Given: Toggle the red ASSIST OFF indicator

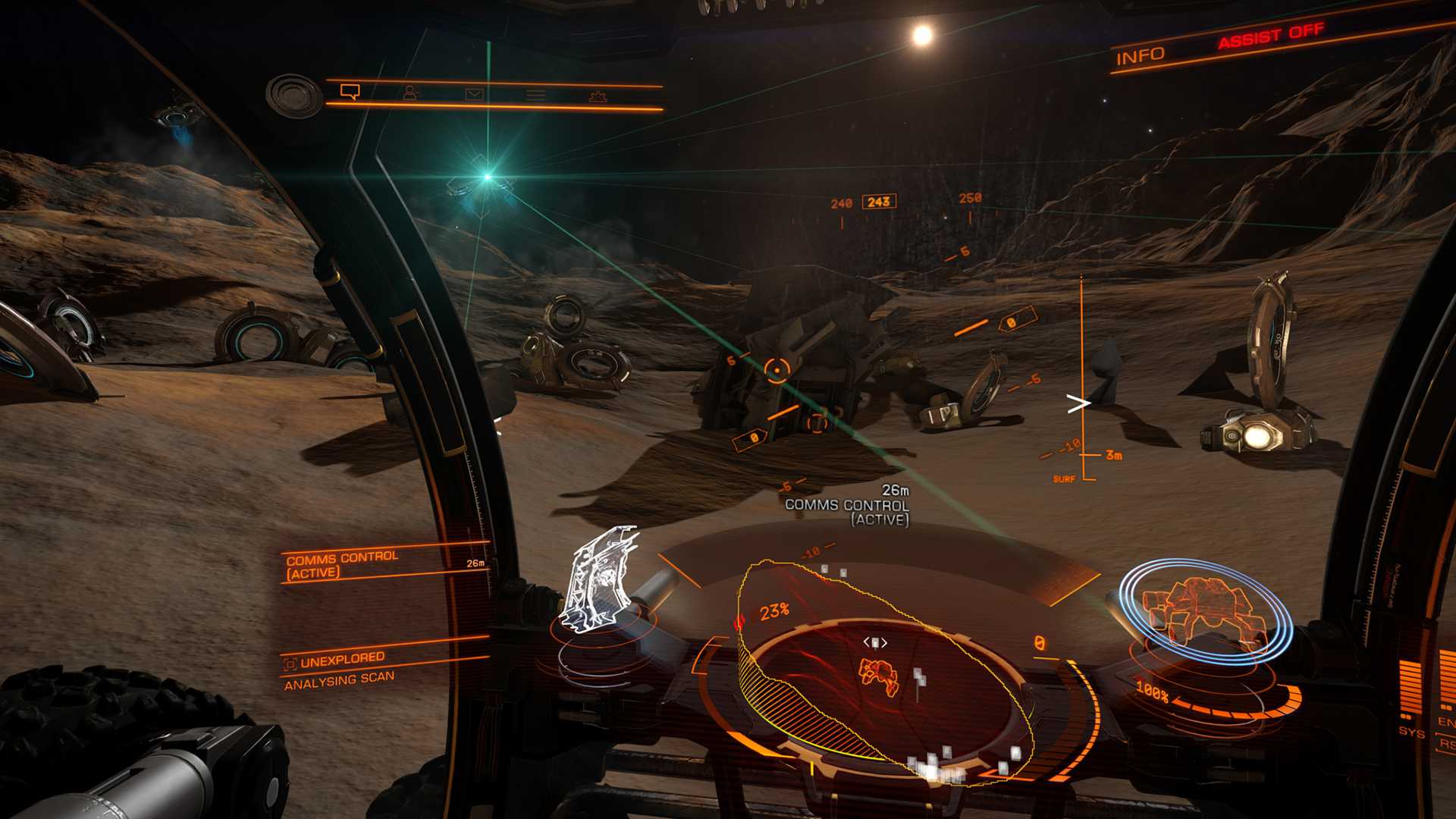Looking at the screenshot, I should [1271, 36].
